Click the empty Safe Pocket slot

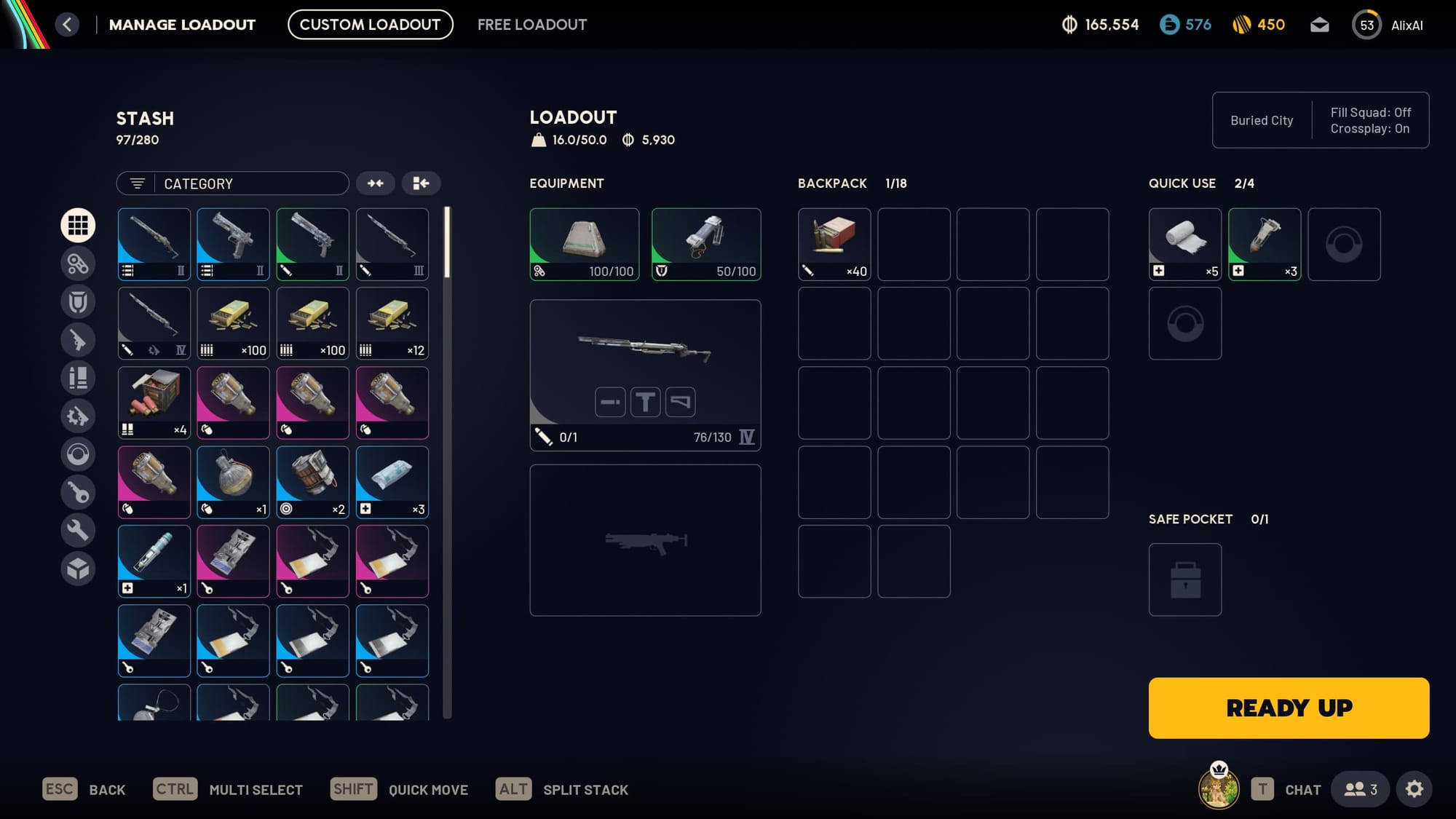coord(1184,579)
